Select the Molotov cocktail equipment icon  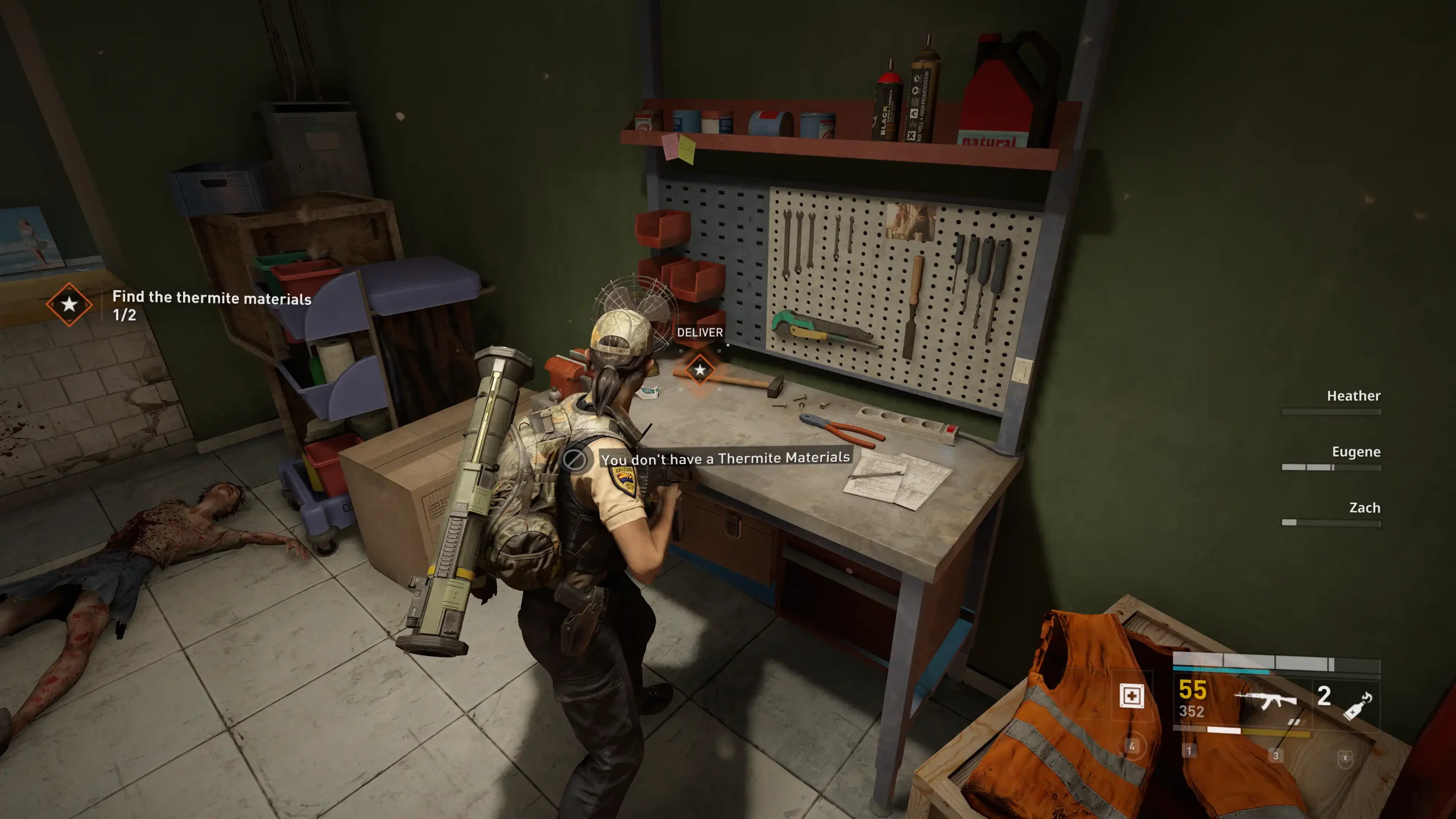[x=1358, y=705]
